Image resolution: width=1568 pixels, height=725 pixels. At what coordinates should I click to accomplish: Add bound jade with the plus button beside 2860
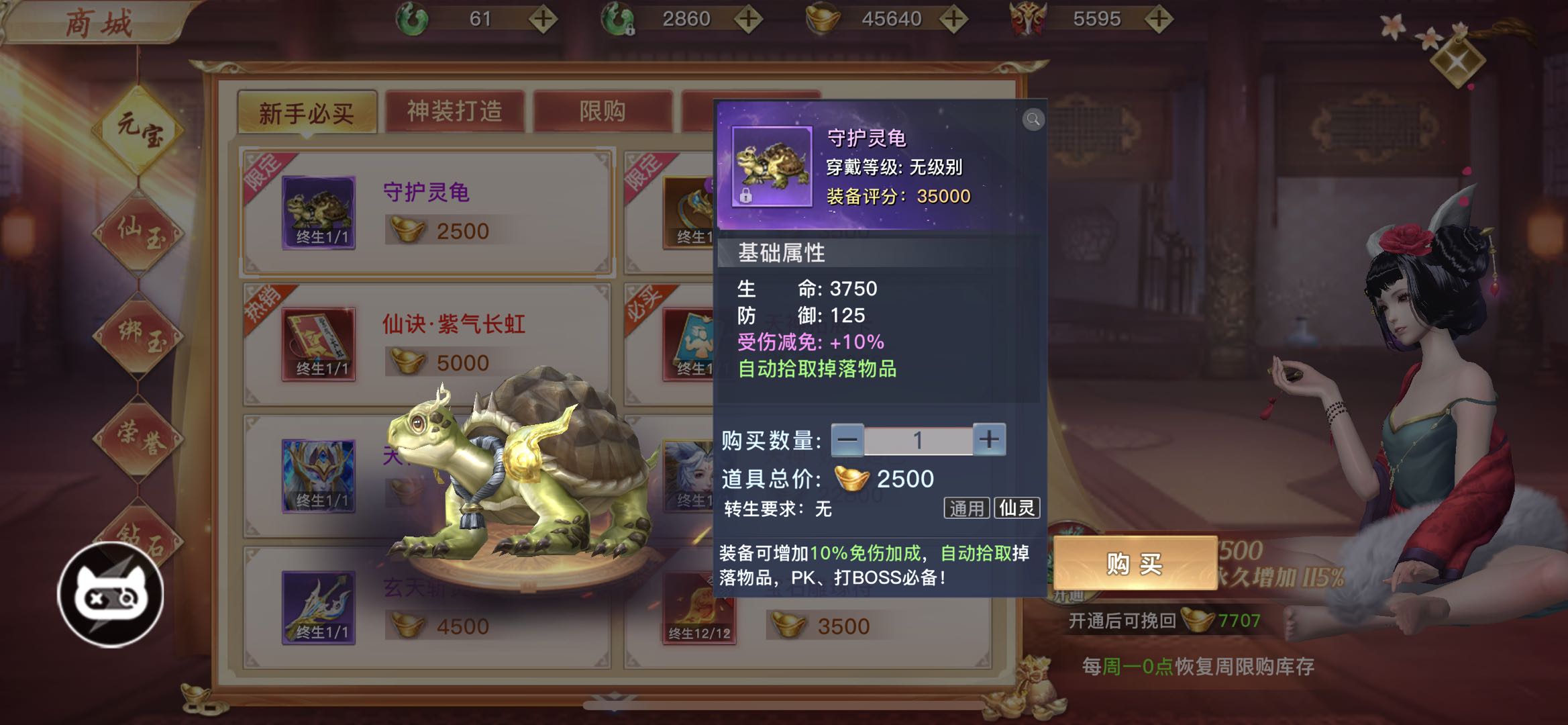[748, 19]
